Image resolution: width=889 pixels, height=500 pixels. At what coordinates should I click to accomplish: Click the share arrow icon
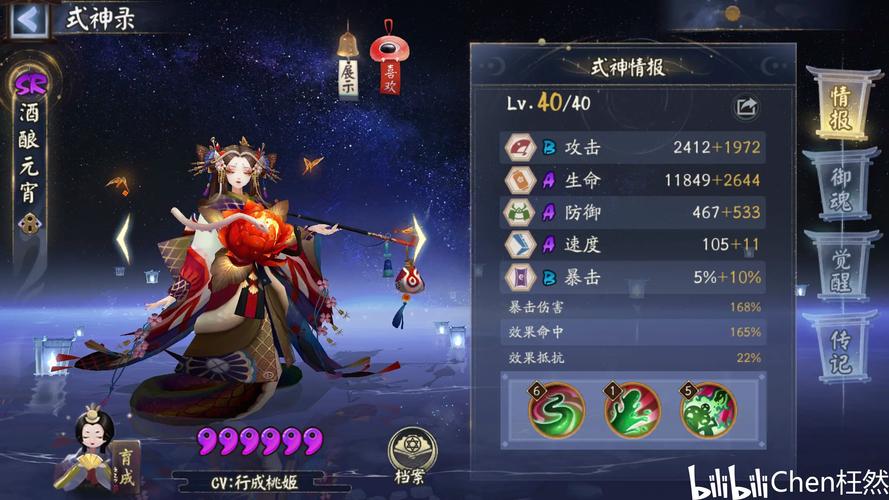pyautogui.click(x=747, y=106)
